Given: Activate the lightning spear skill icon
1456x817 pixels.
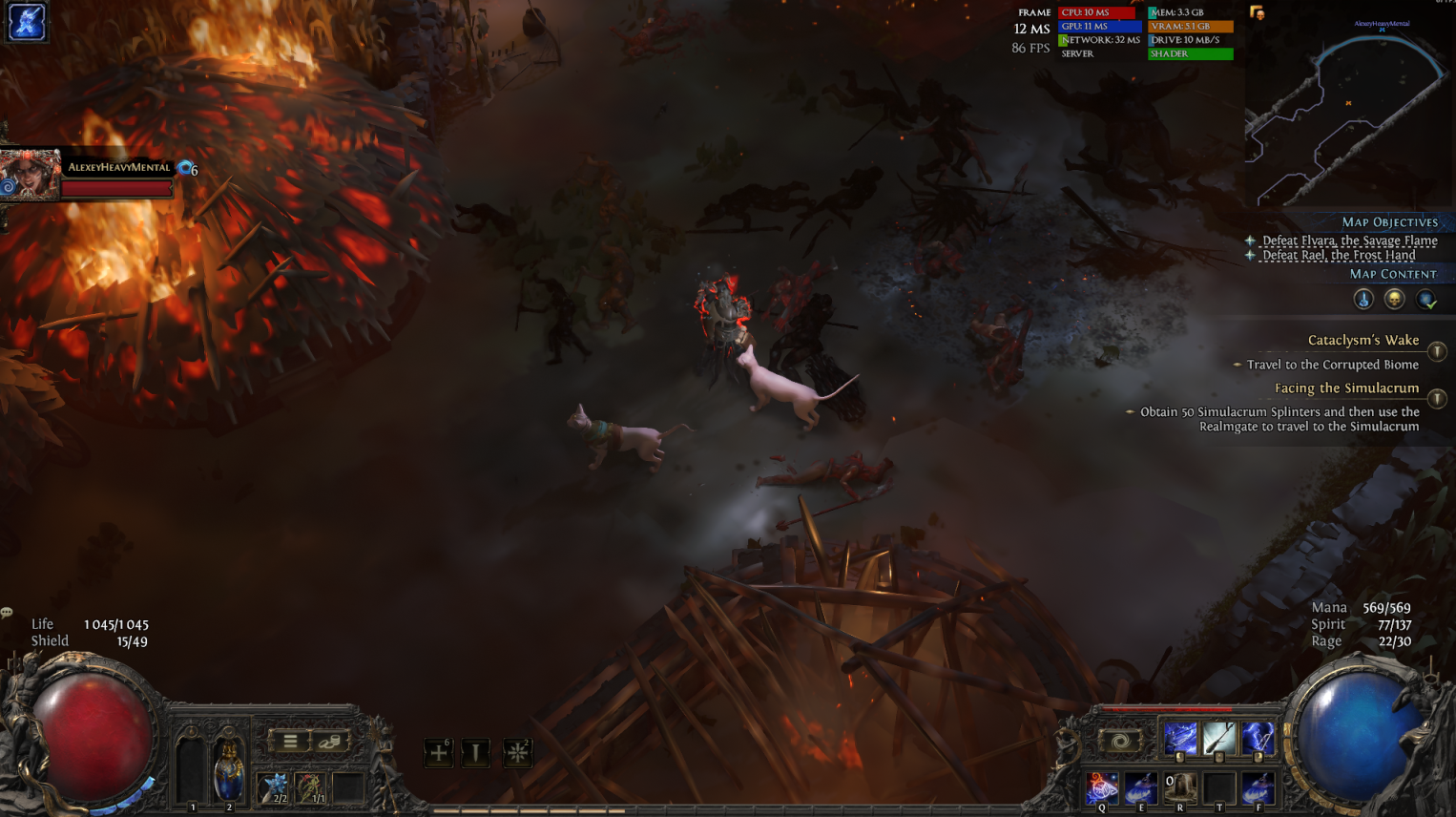Looking at the screenshot, I should 1180,739.
